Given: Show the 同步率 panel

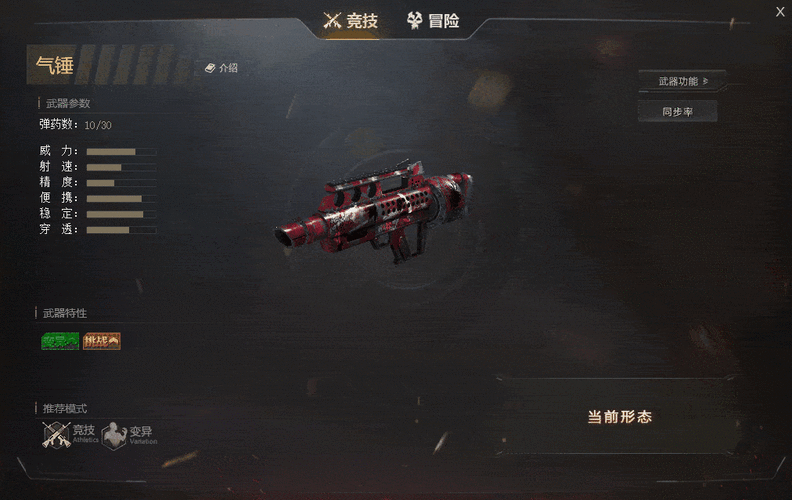Looking at the screenshot, I should pos(677,112).
